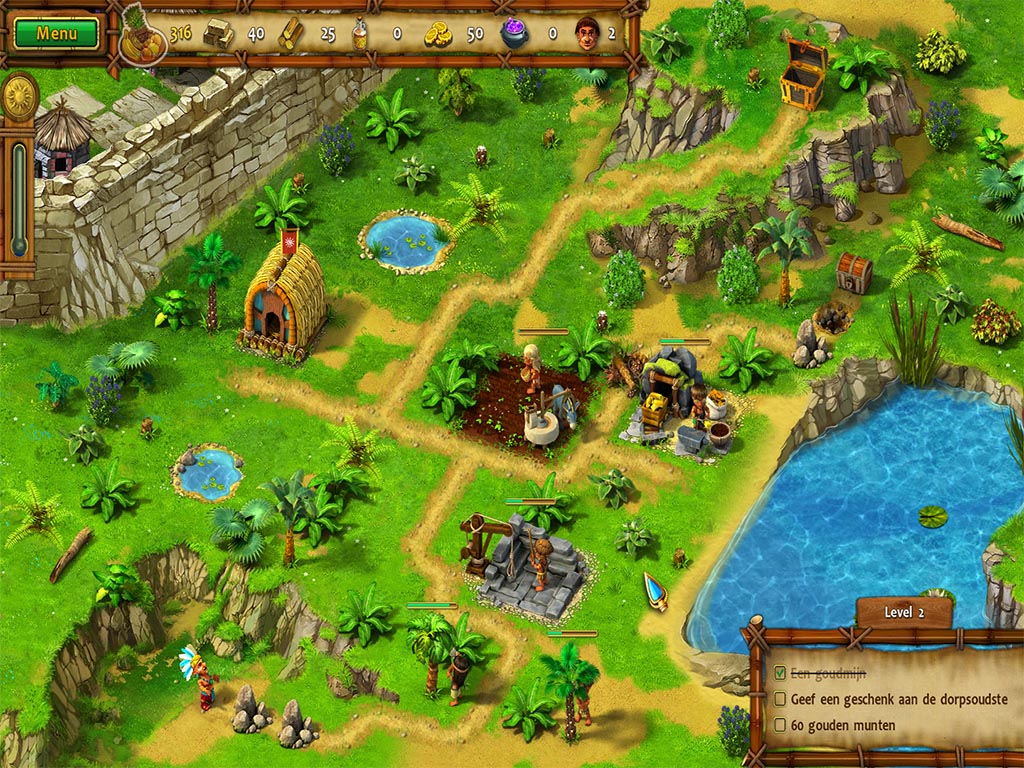
Task: Click the completed 'Een goudmijn' objective checkbox
Action: coord(780,674)
